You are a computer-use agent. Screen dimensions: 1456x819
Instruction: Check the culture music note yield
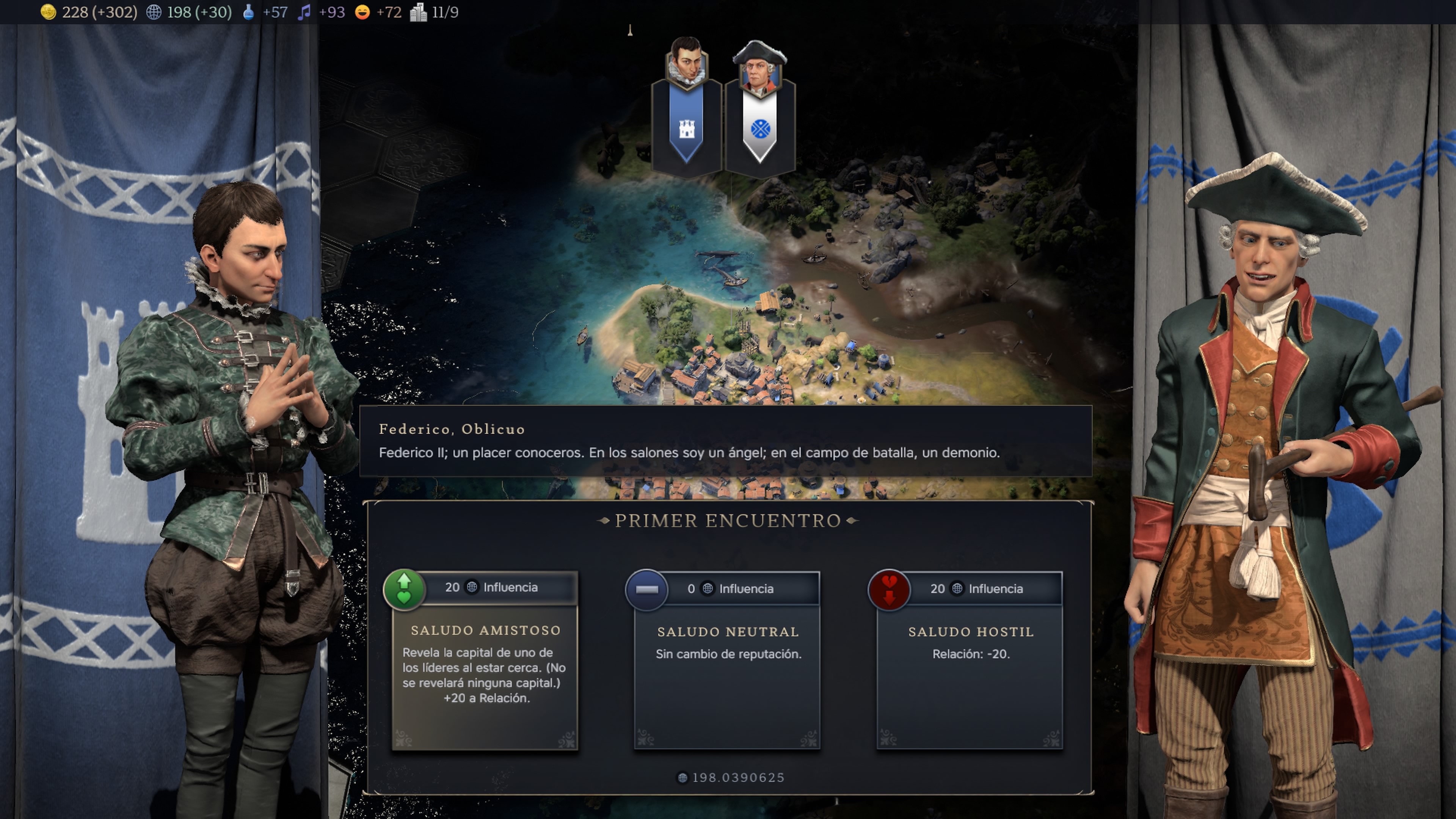321,12
